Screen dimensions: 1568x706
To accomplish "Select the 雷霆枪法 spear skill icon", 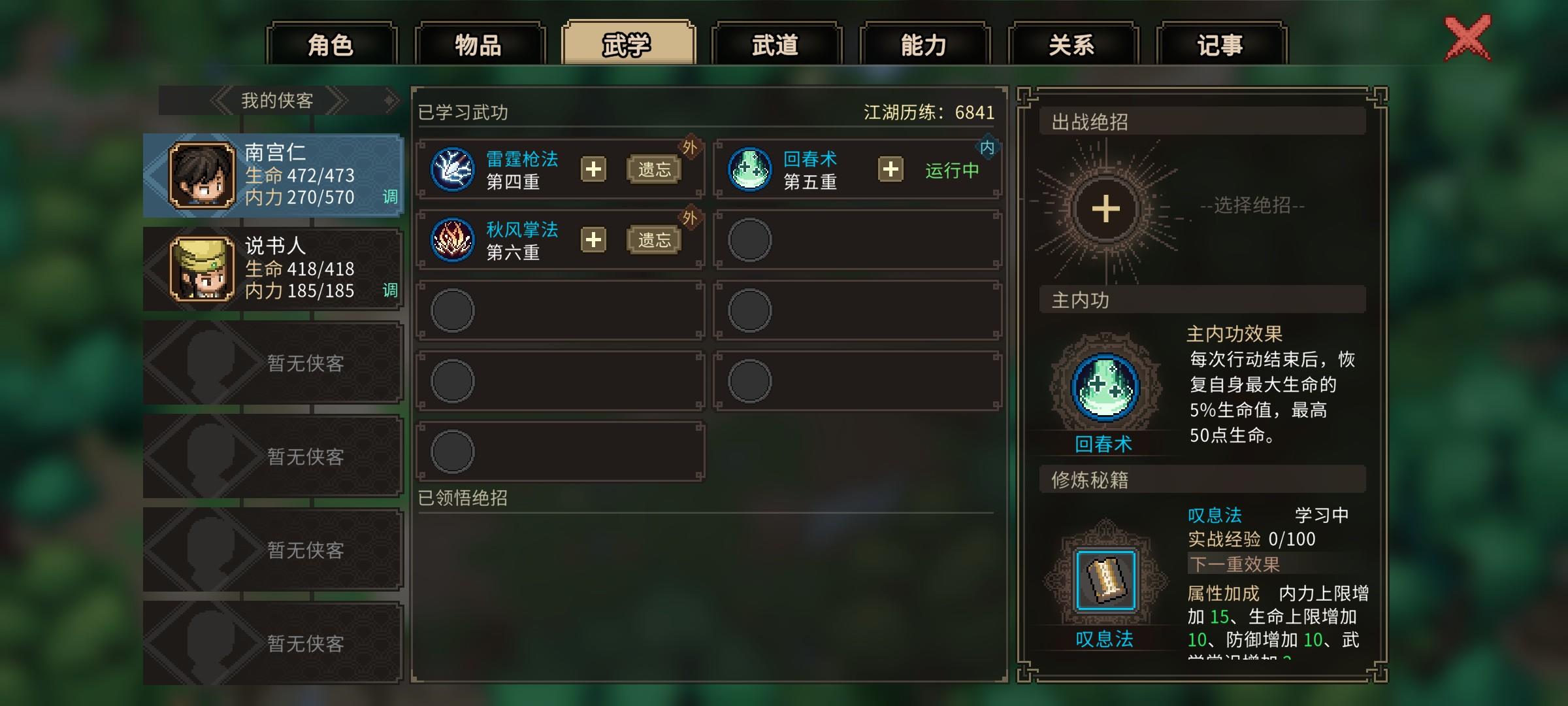I will 453,169.
